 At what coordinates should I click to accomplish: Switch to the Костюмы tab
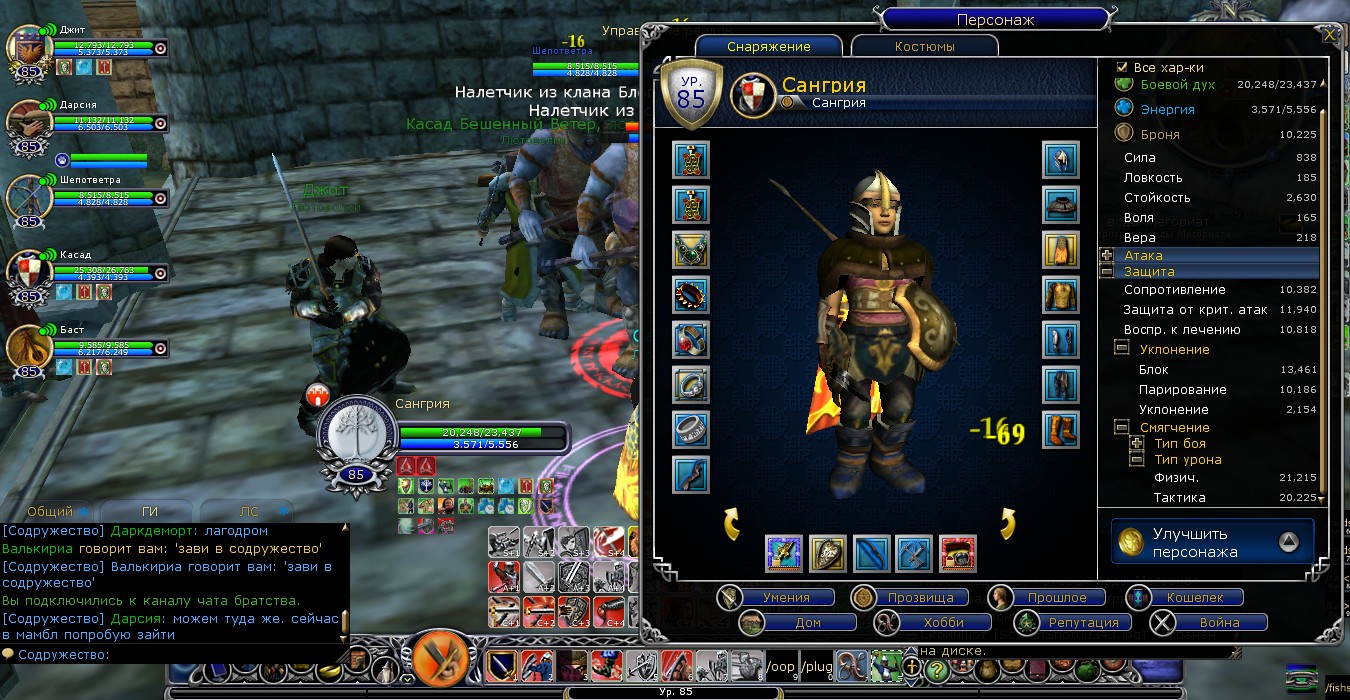tap(924, 47)
